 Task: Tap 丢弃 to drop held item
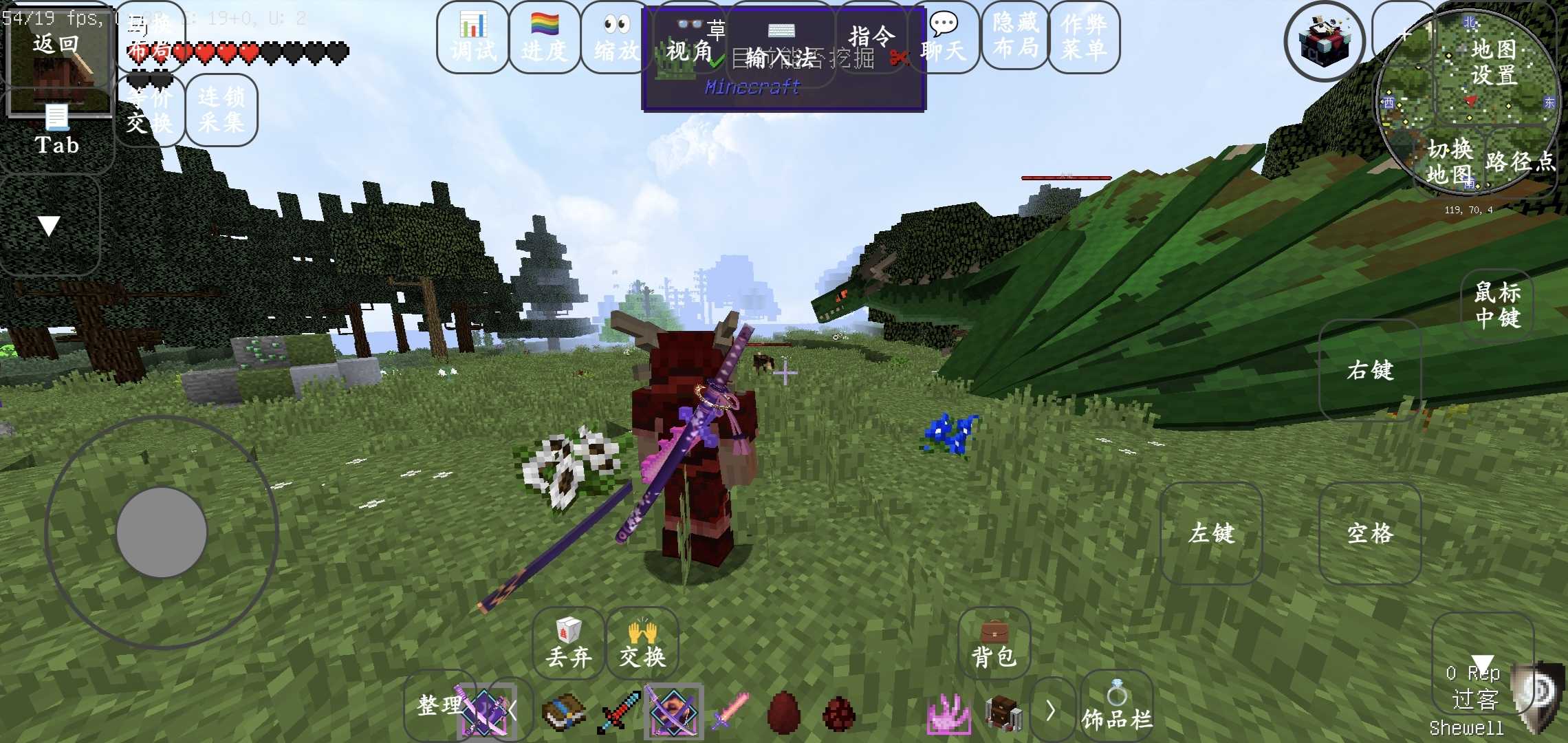[569, 644]
